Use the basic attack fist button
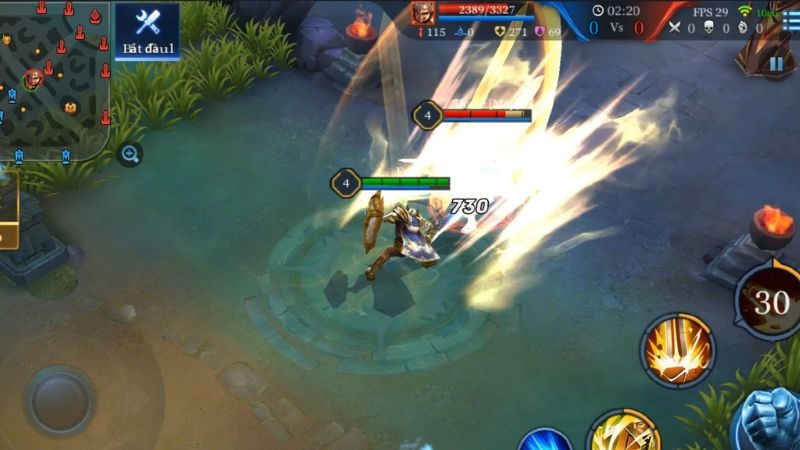 click(772, 420)
